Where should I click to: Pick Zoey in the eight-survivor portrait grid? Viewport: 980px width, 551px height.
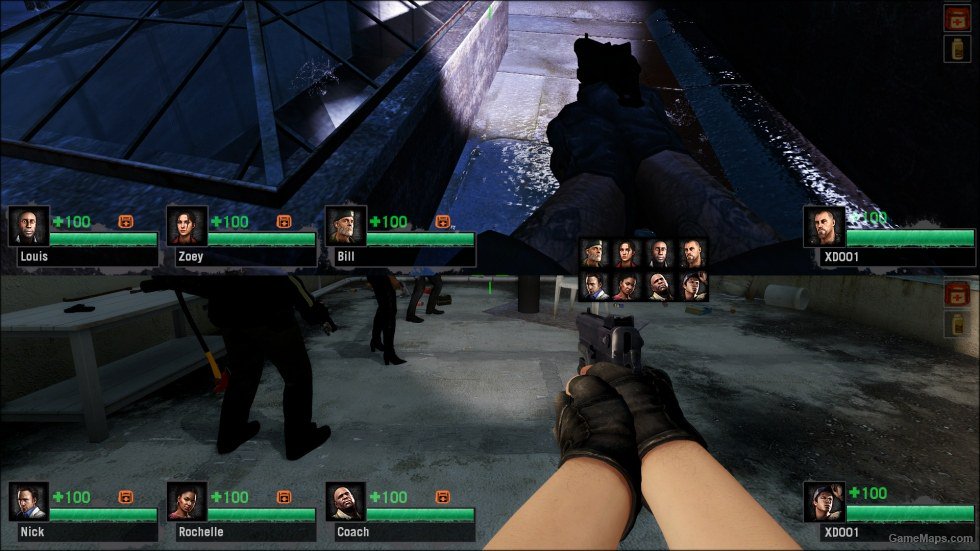[x=626, y=253]
